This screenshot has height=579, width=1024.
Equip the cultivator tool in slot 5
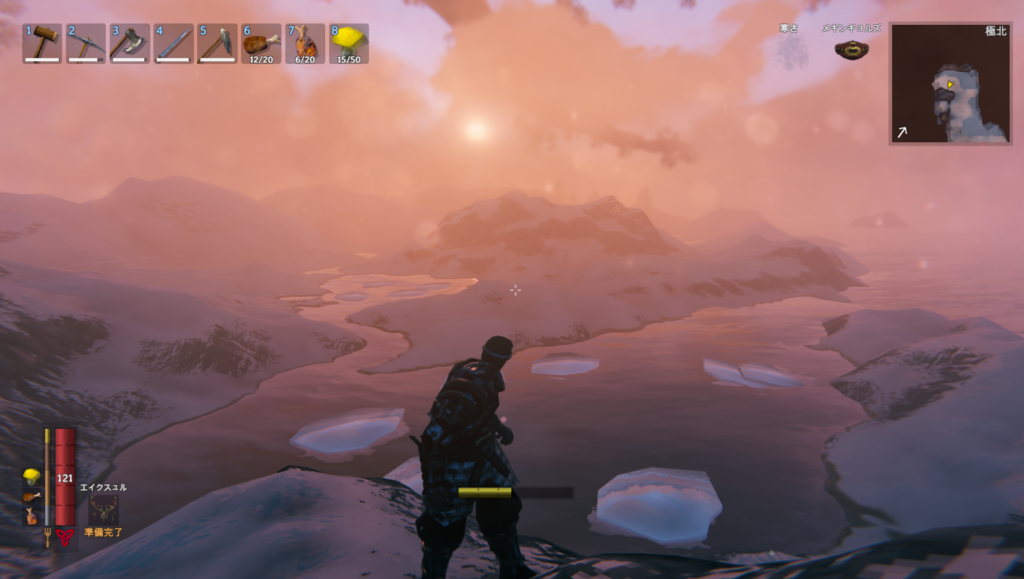pos(217,43)
